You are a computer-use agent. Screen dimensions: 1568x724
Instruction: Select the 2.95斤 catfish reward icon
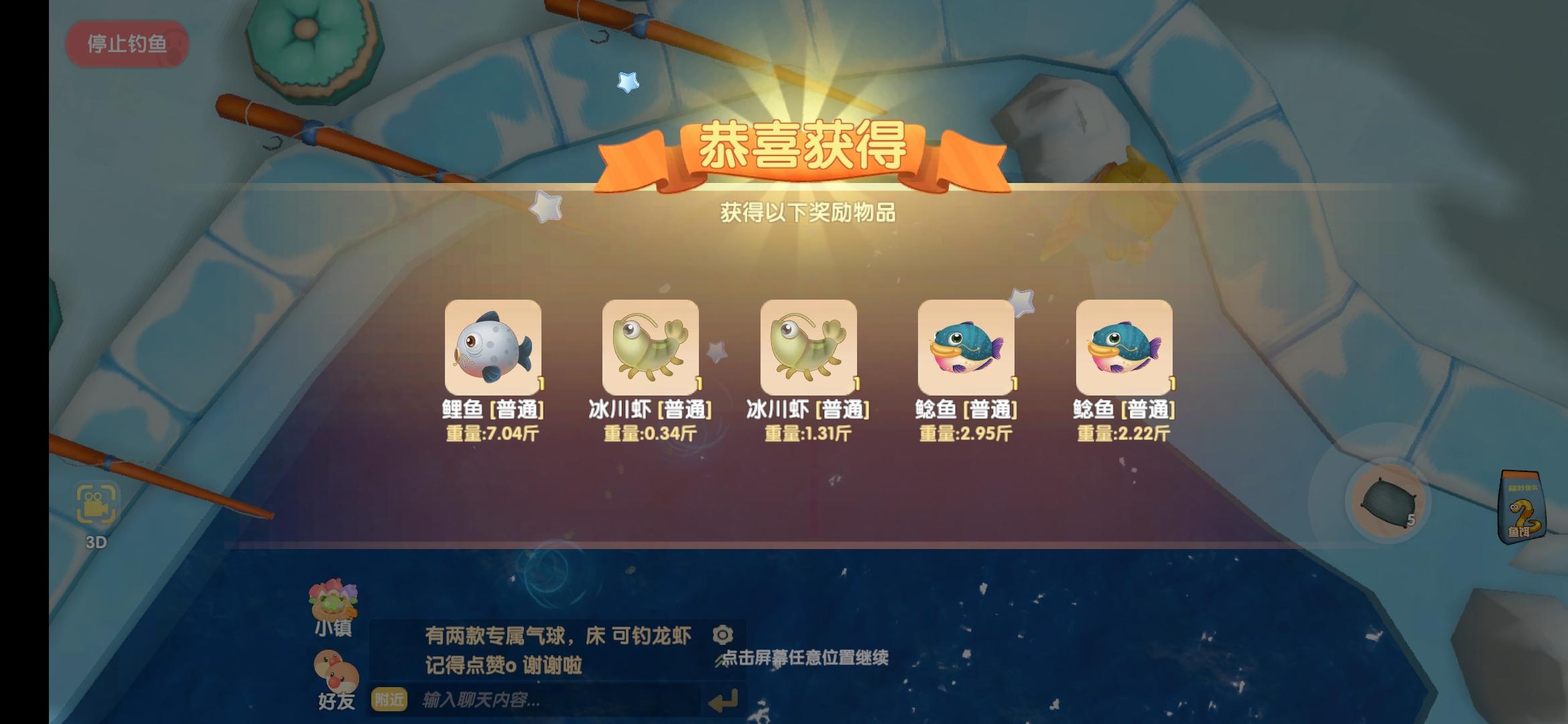[965, 349]
